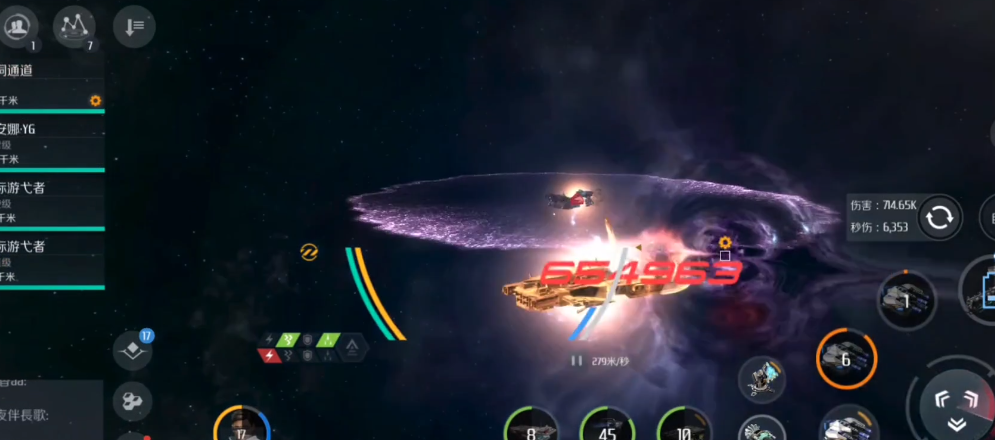Toggle the overview sort list button
995x440 pixels.
[134, 27]
